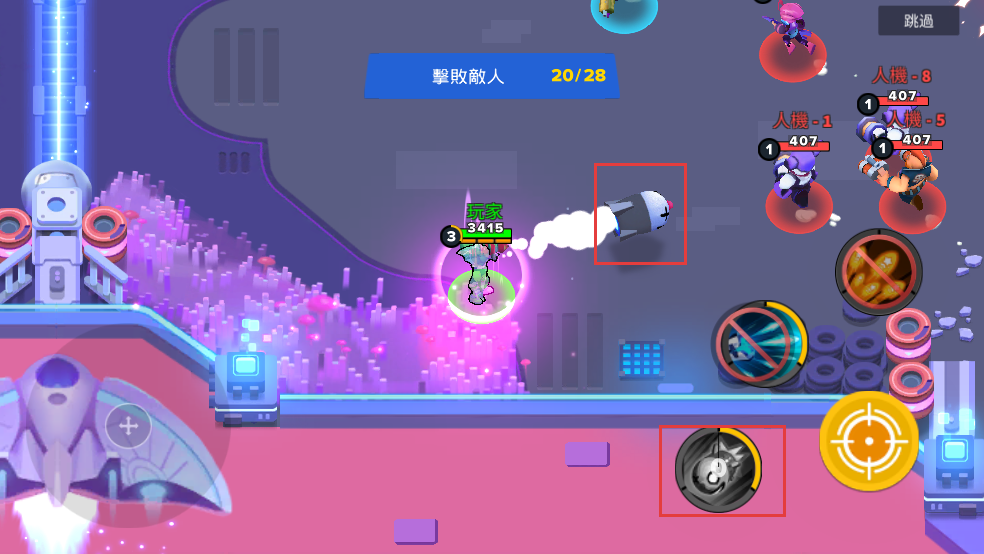The width and height of the screenshot is (984, 554).
Task: Tap the 跳過 skip button
Action: point(918,20)
